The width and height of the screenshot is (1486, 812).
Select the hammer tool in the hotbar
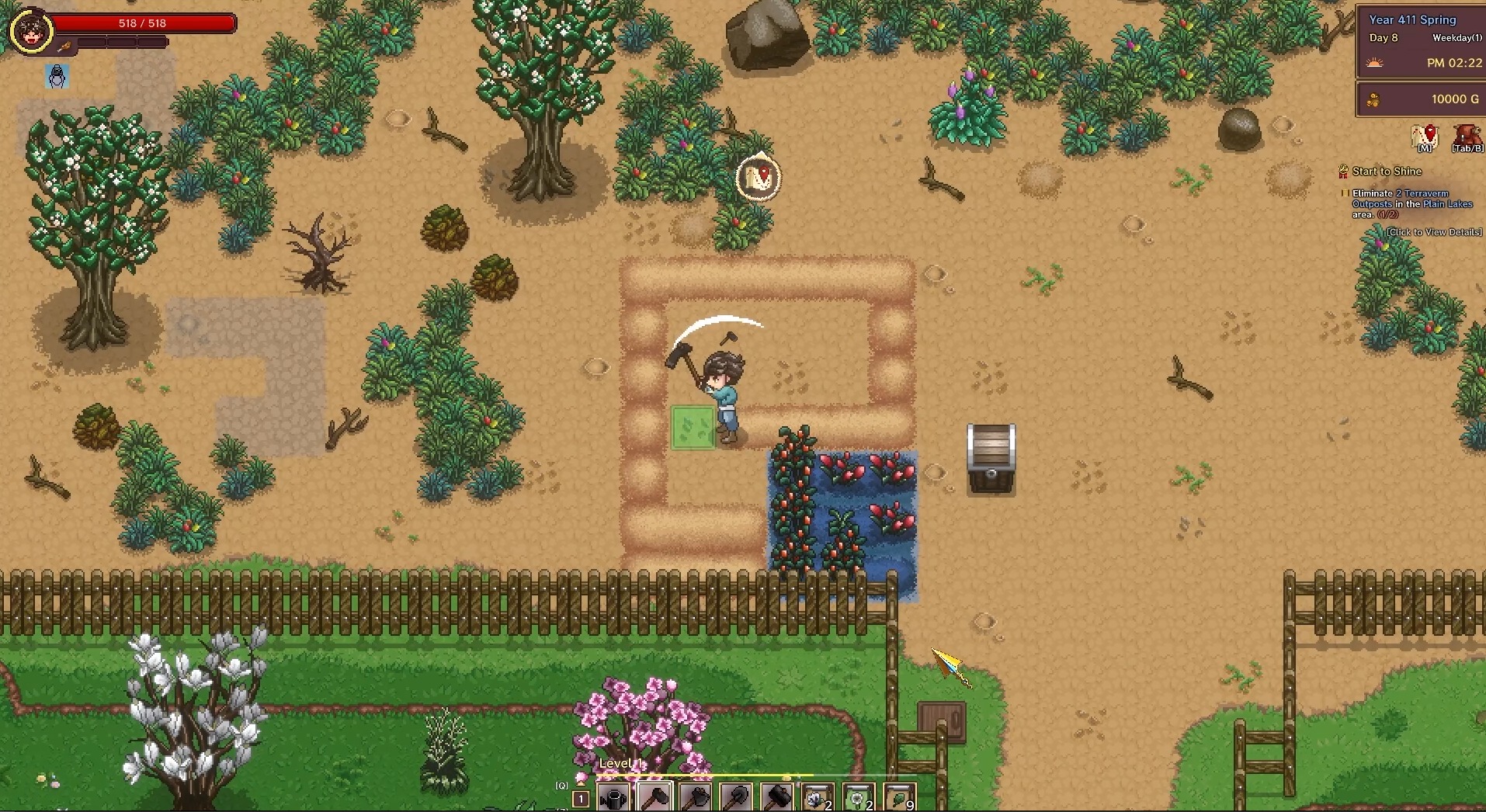coord(654,796)
